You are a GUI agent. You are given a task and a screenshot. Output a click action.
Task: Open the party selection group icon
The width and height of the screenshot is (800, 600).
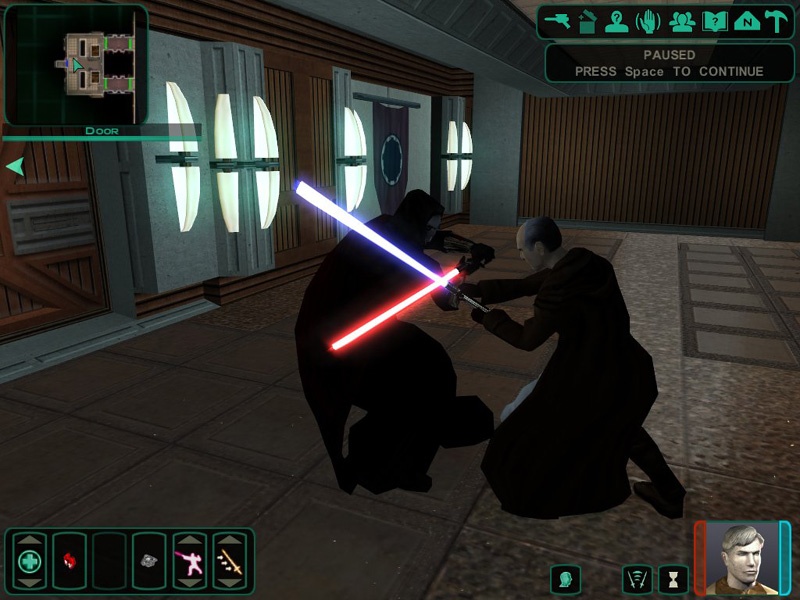(x=682, y=20)
